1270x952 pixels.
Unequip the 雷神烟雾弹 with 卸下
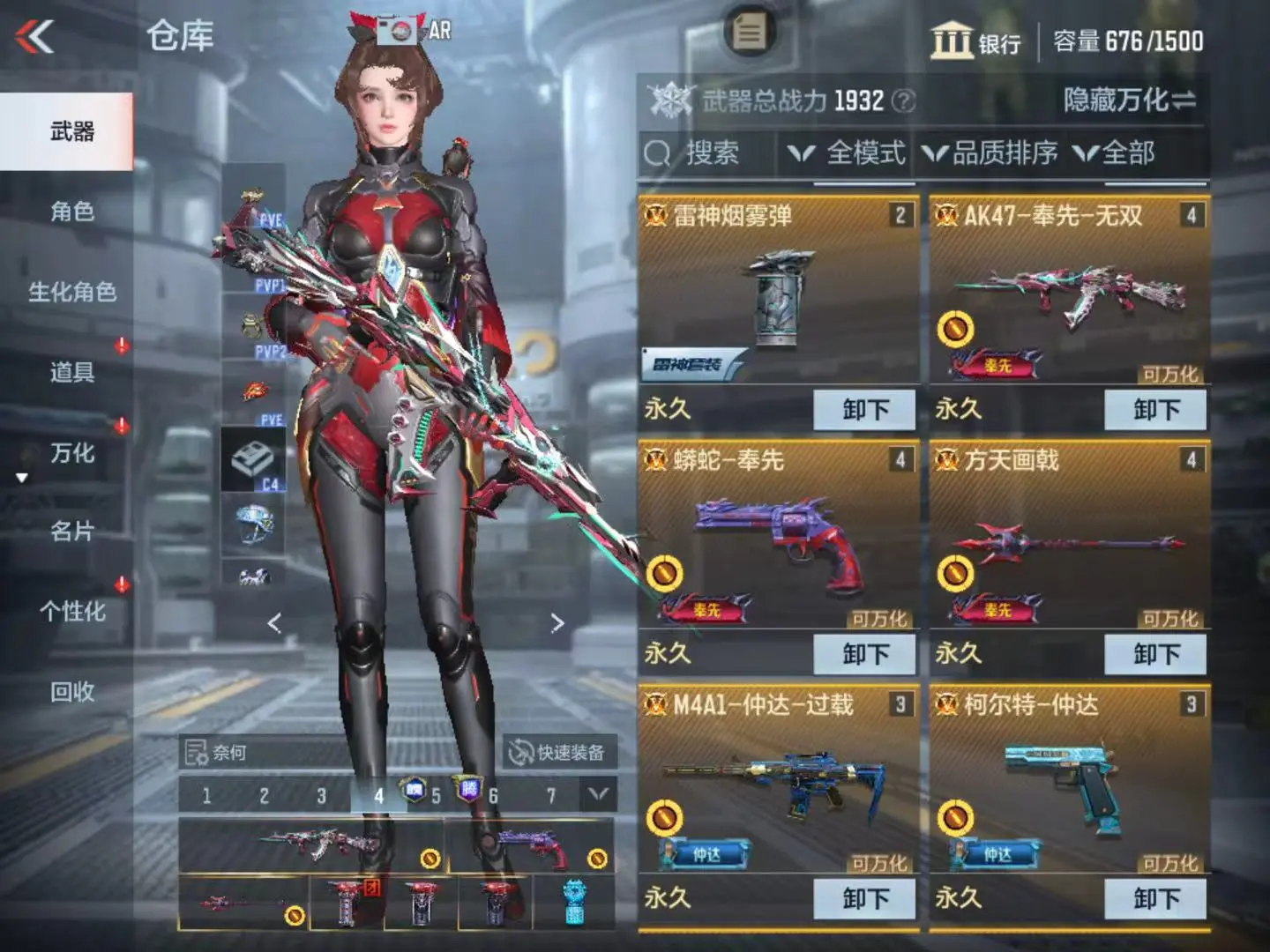864,410
